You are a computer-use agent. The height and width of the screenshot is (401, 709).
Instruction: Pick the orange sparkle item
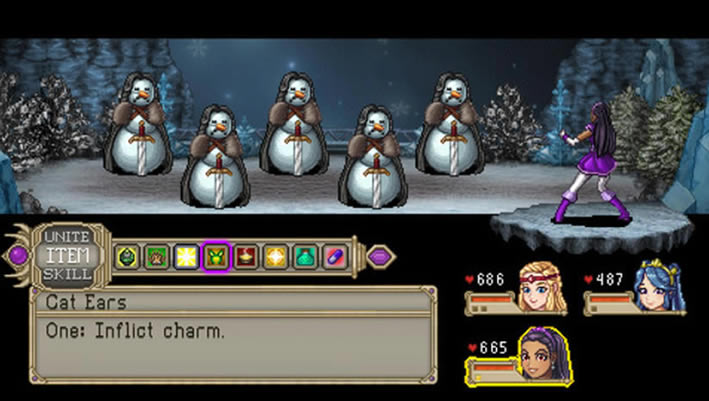[x=275, y=256]
